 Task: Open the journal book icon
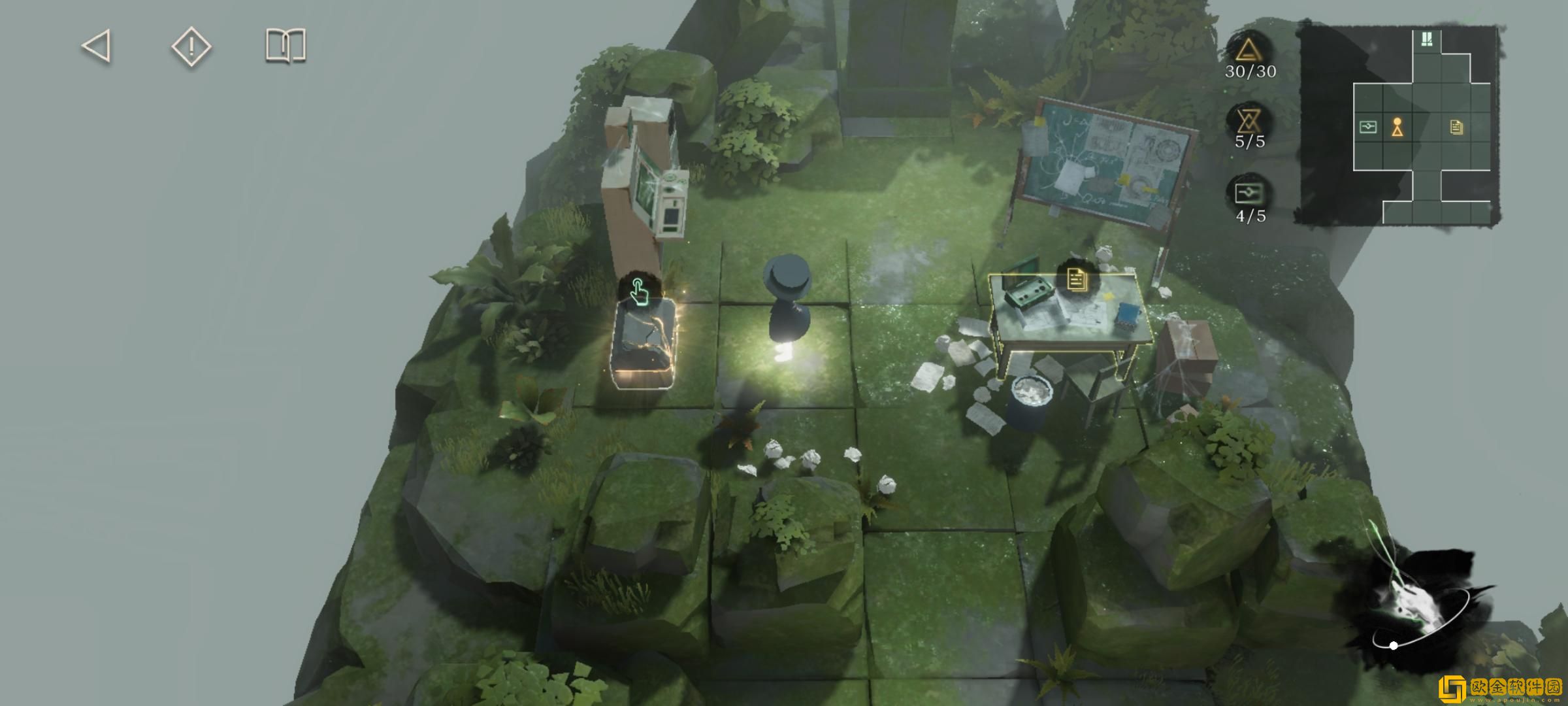point(286,46)
